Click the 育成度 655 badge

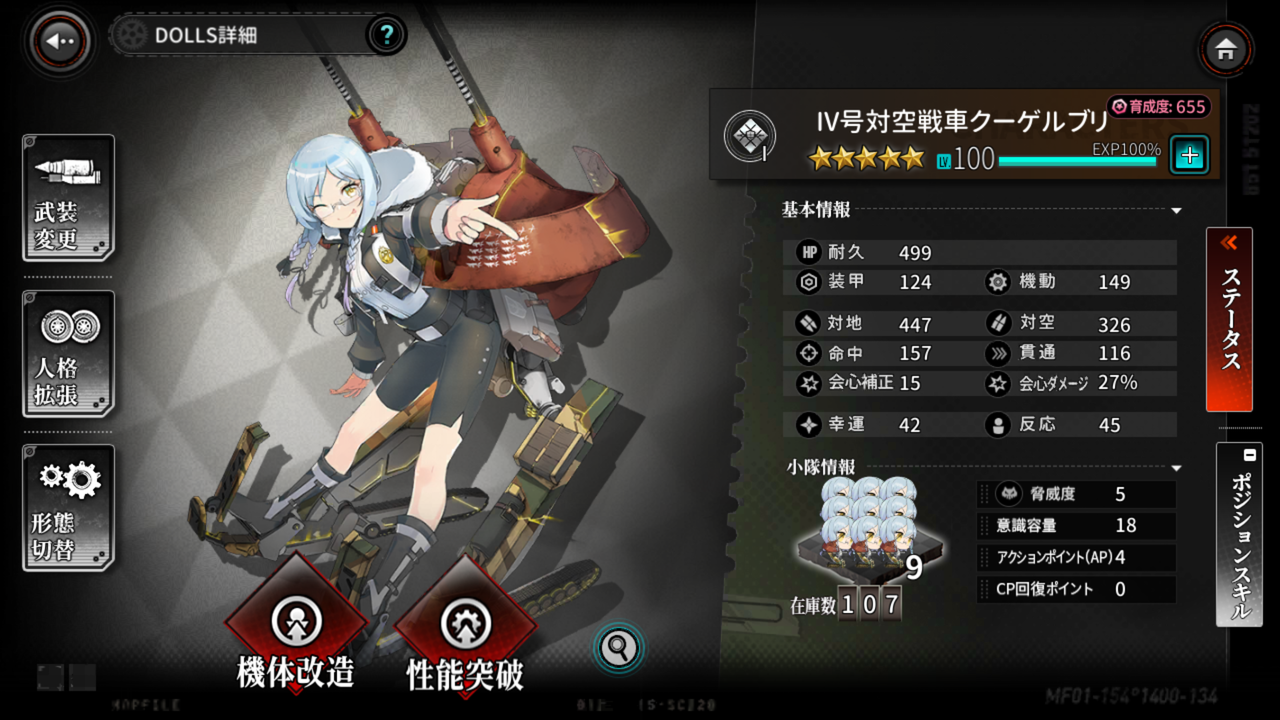1160,105
